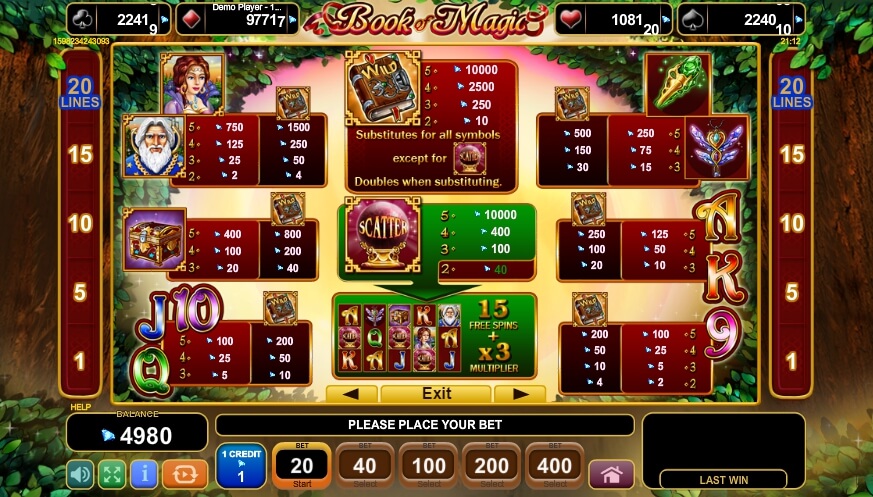Choose 10 lines on the right panel
Viewport: 873px width, 497px height.
coord(792,223)
